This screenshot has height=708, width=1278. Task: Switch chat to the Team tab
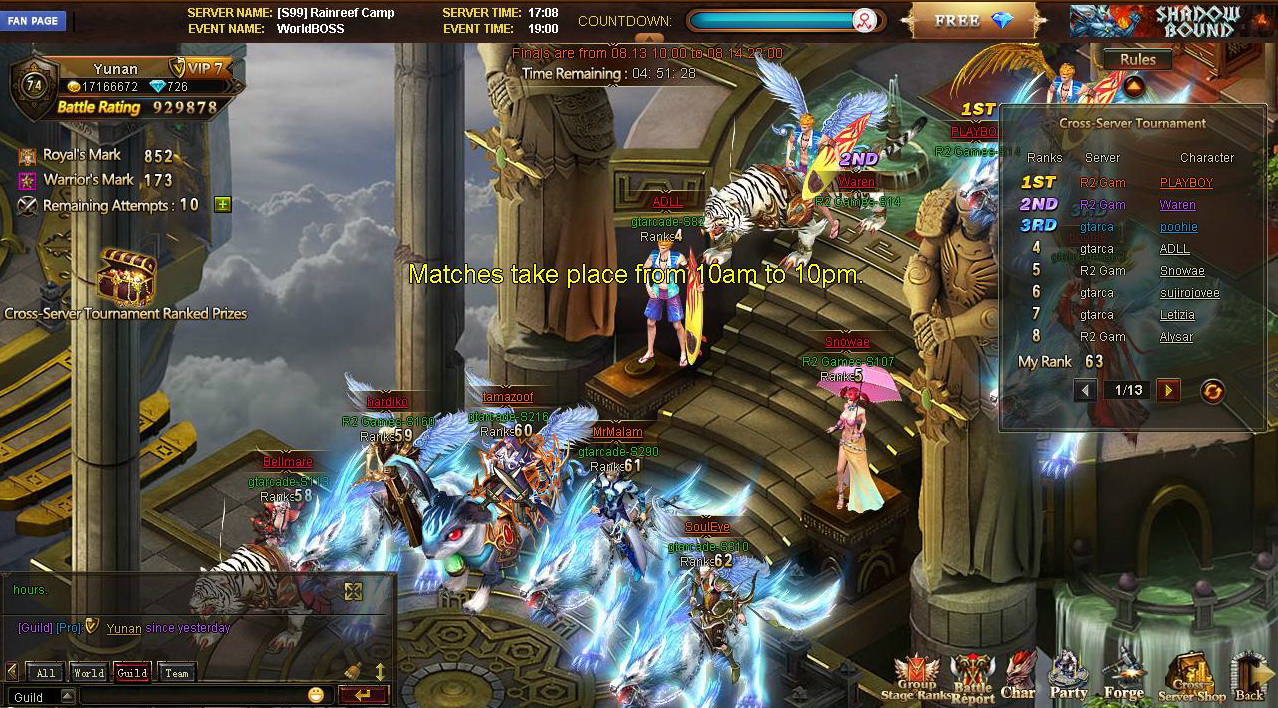[176, 673]
